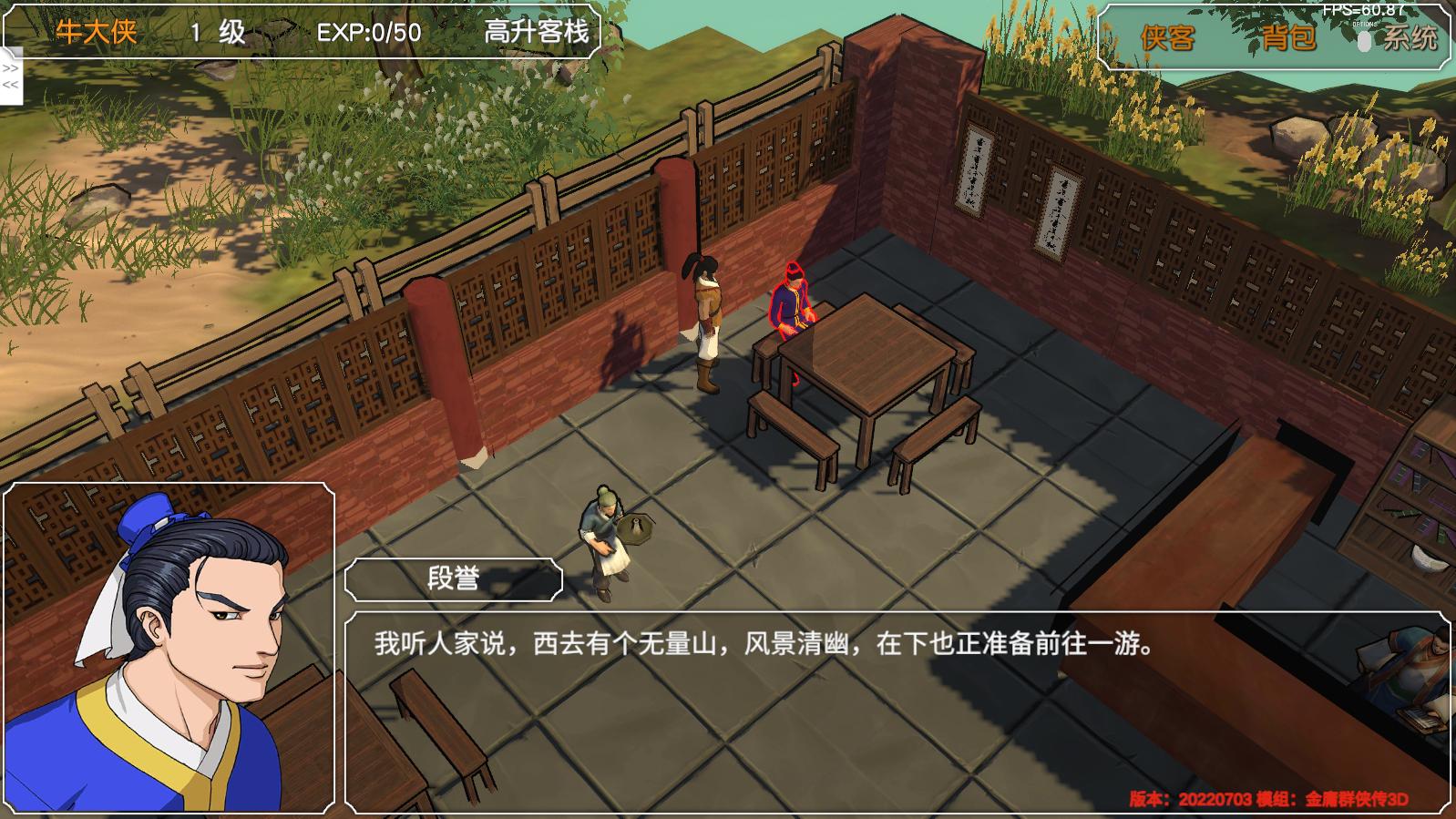Toggle the OPTIONS switch beside 系统
The width and height of the screenshot is (1456, 819).
pos(1363,42)
